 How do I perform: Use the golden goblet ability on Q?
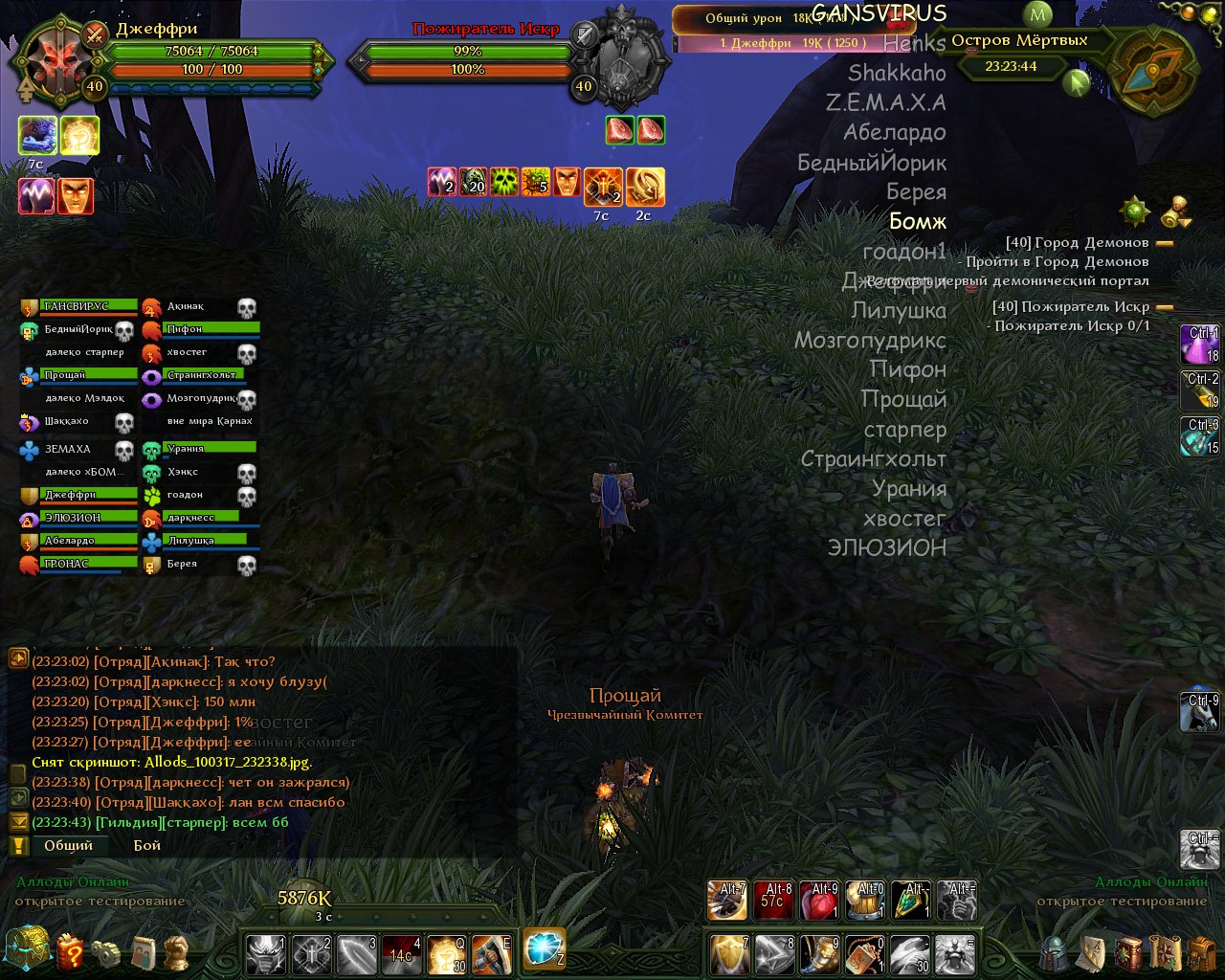(x=447, y=954)
